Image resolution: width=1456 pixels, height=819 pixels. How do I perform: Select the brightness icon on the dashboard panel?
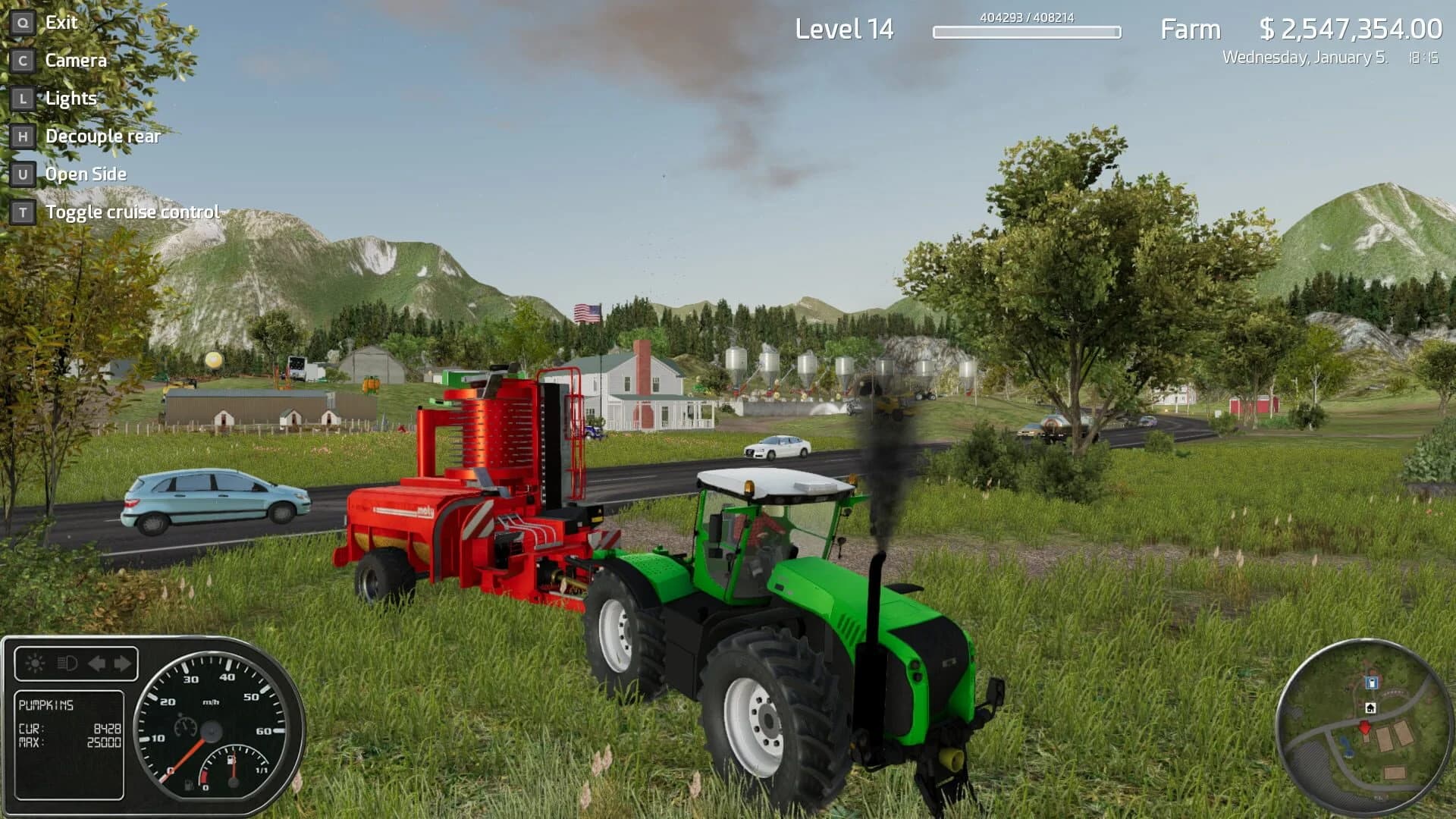pyautogui.click(x=35, y=663)
